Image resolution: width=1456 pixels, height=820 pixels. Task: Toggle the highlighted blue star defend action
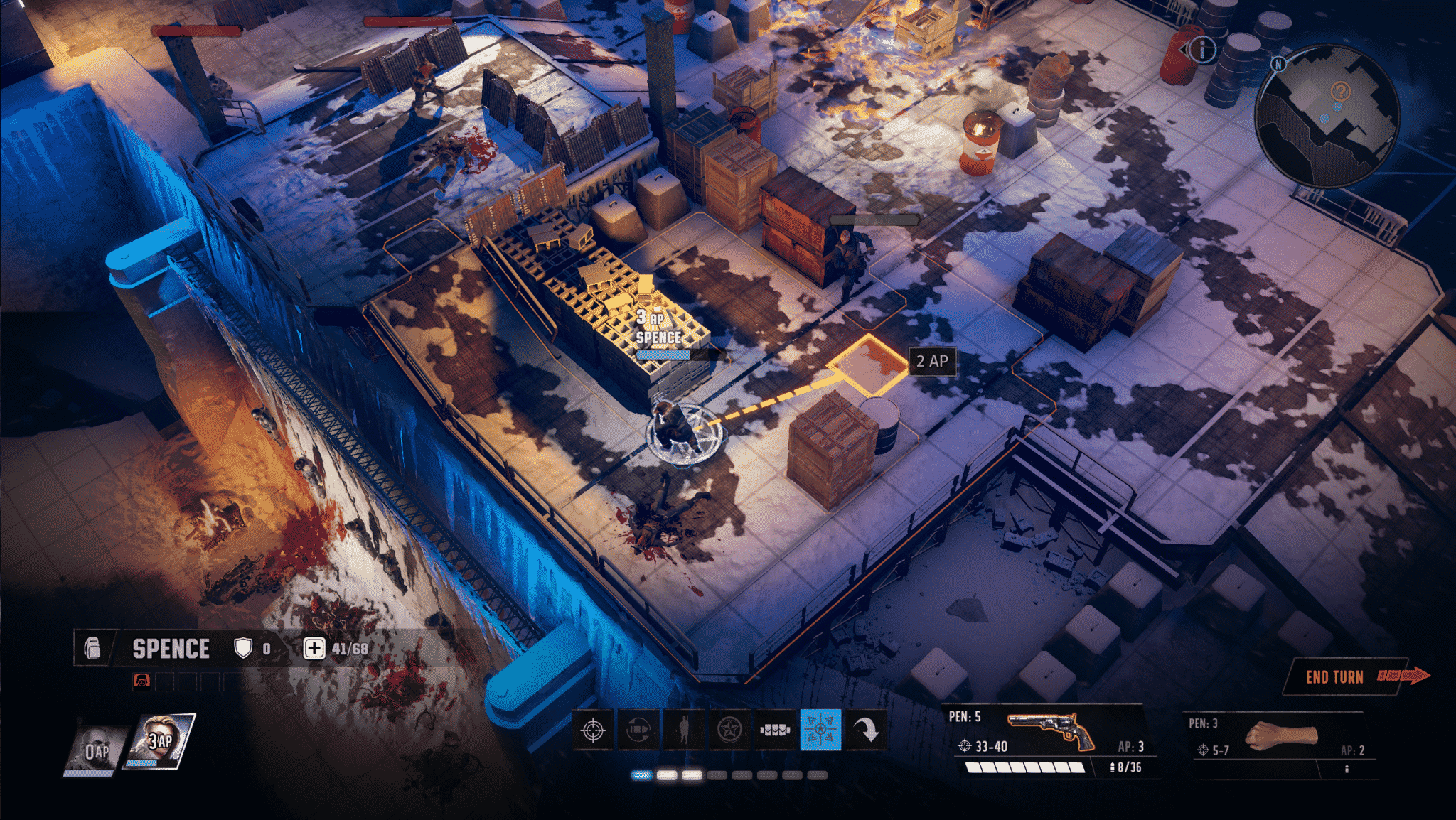point(820,730)
